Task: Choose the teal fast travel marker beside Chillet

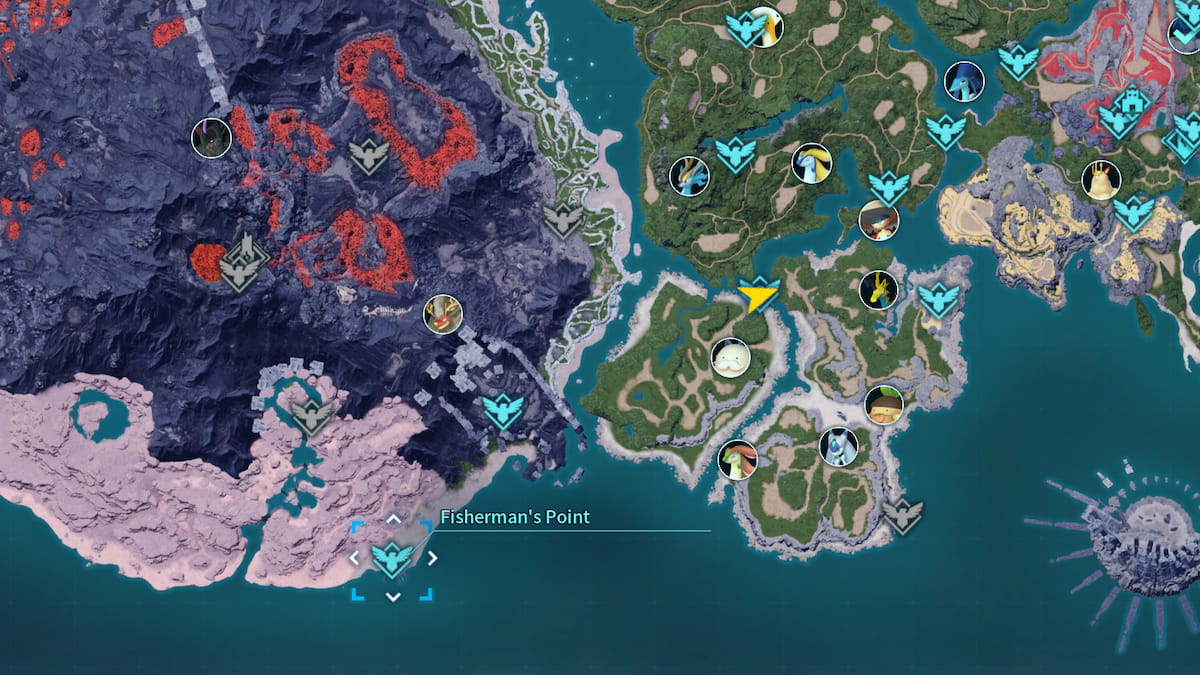Action: [735, 154]
